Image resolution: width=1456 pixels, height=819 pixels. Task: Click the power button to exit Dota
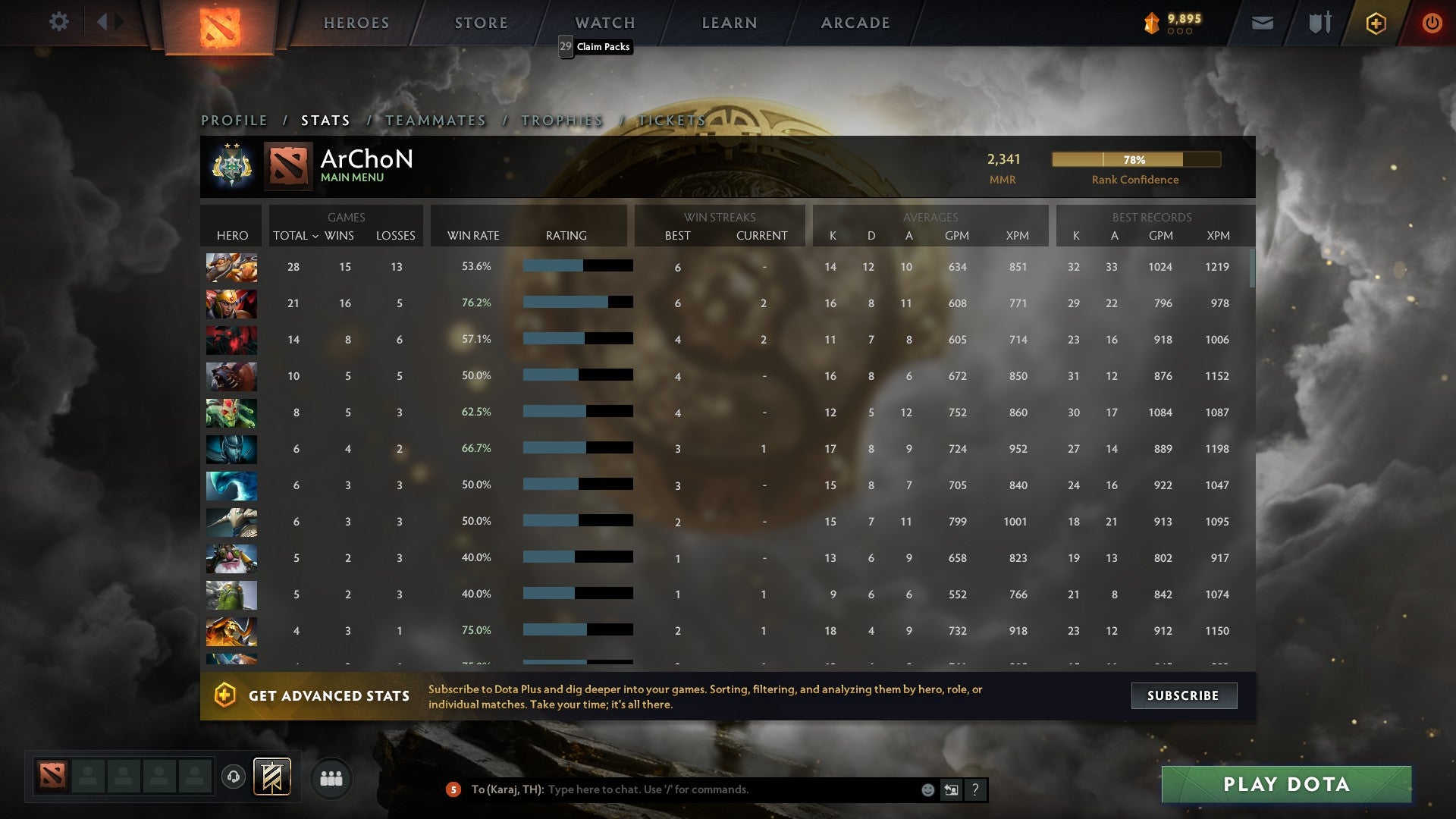pos(1432,23)
